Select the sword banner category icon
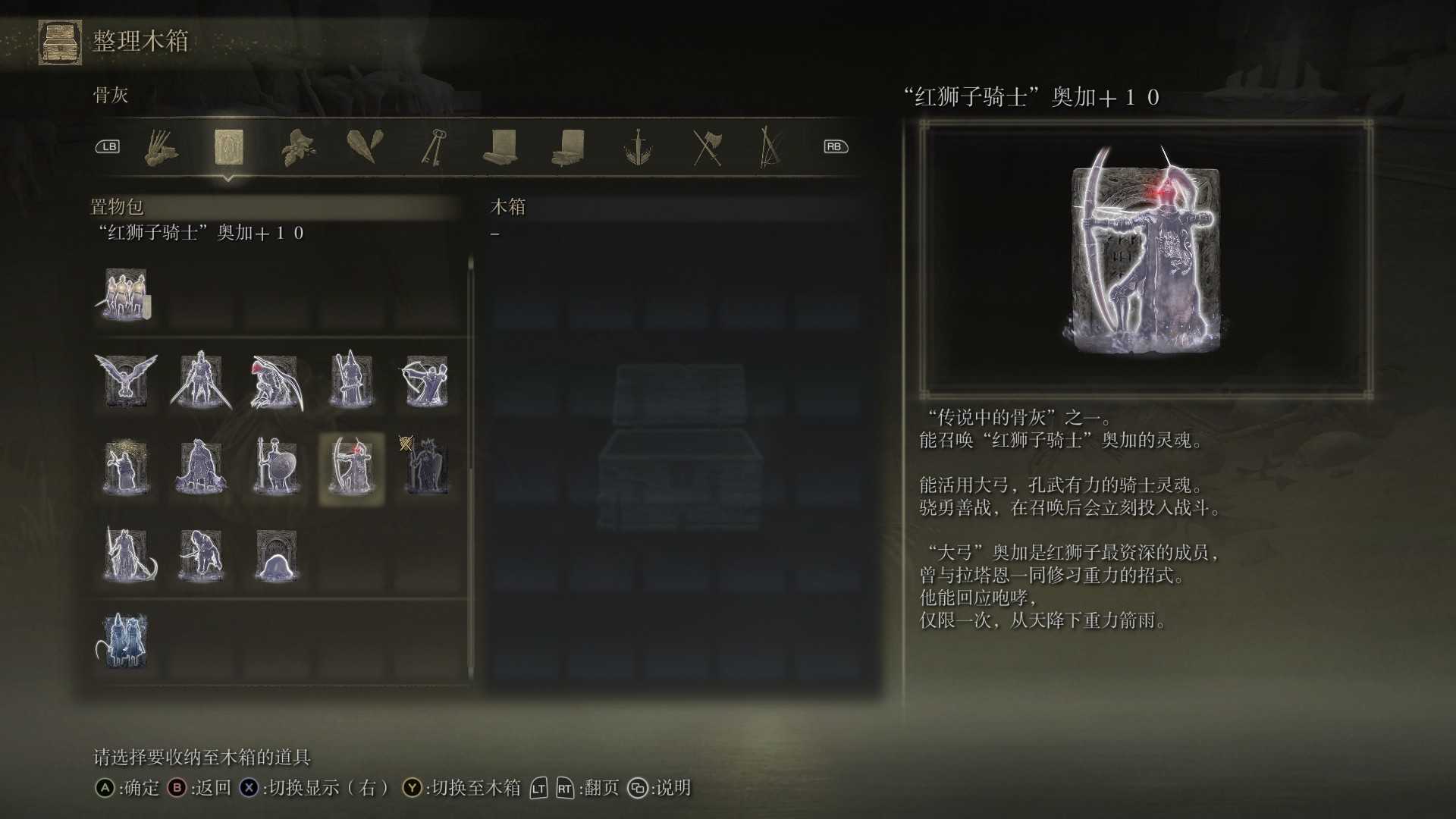 639,148
